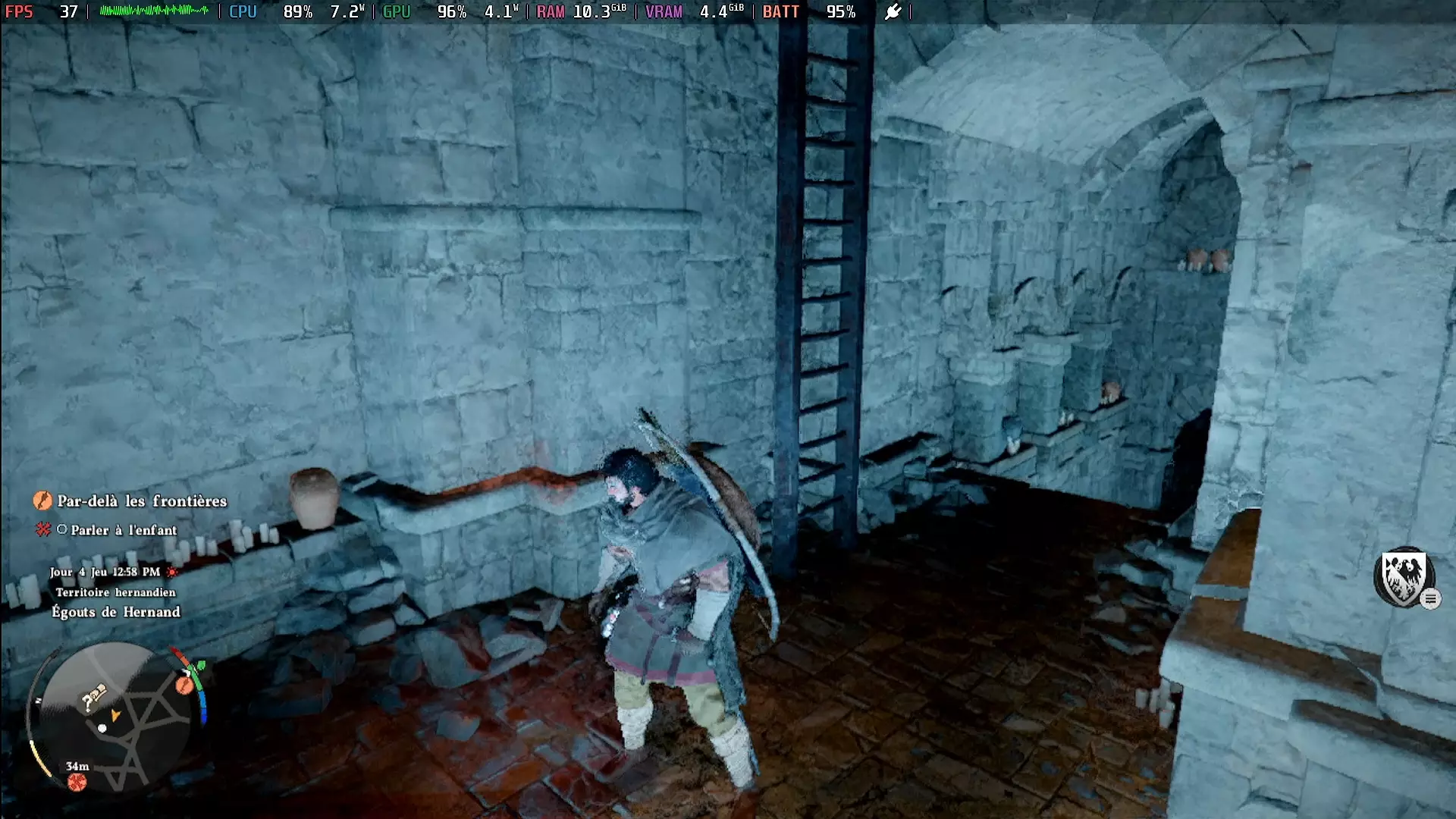1456x819 pixels.
Task: Click the circle button prompt before 'Parler à l'enfant'
Action: tap(64, 529)
